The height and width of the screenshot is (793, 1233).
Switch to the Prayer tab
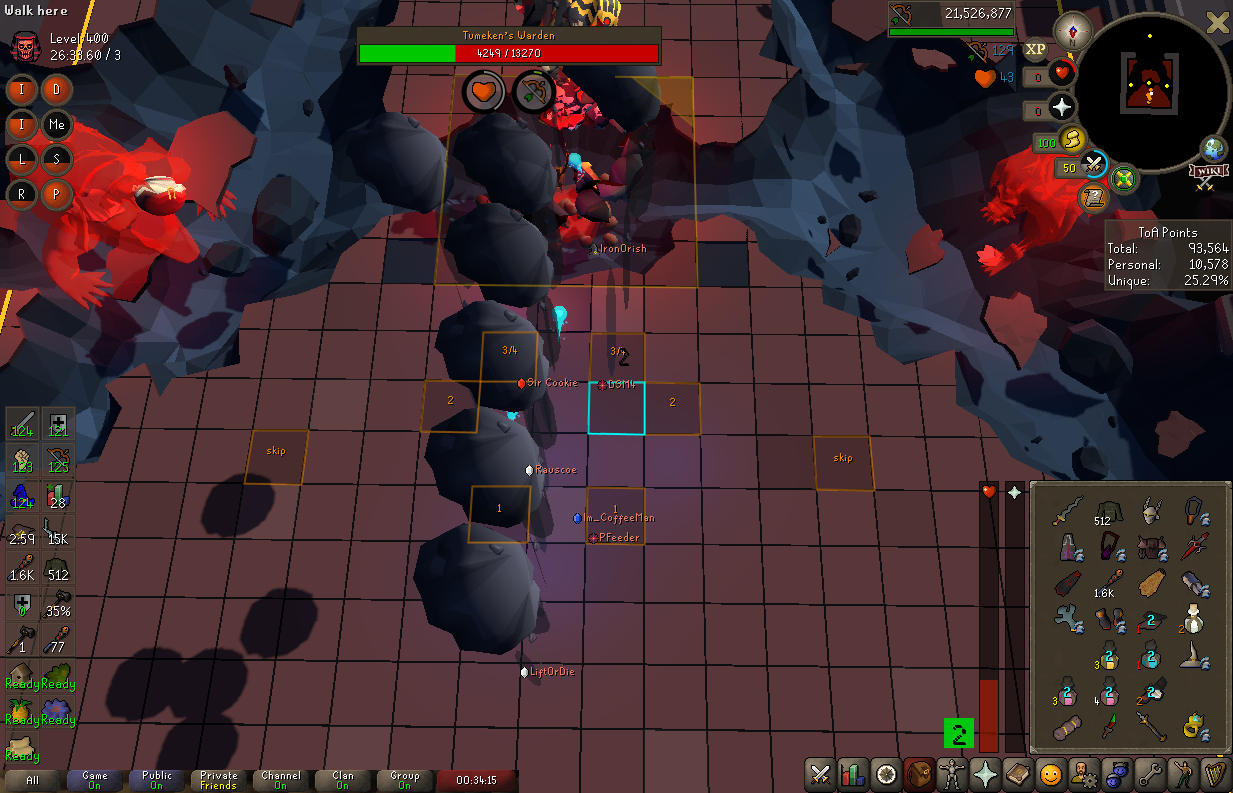pyautogui.click(x=985, y=773)
